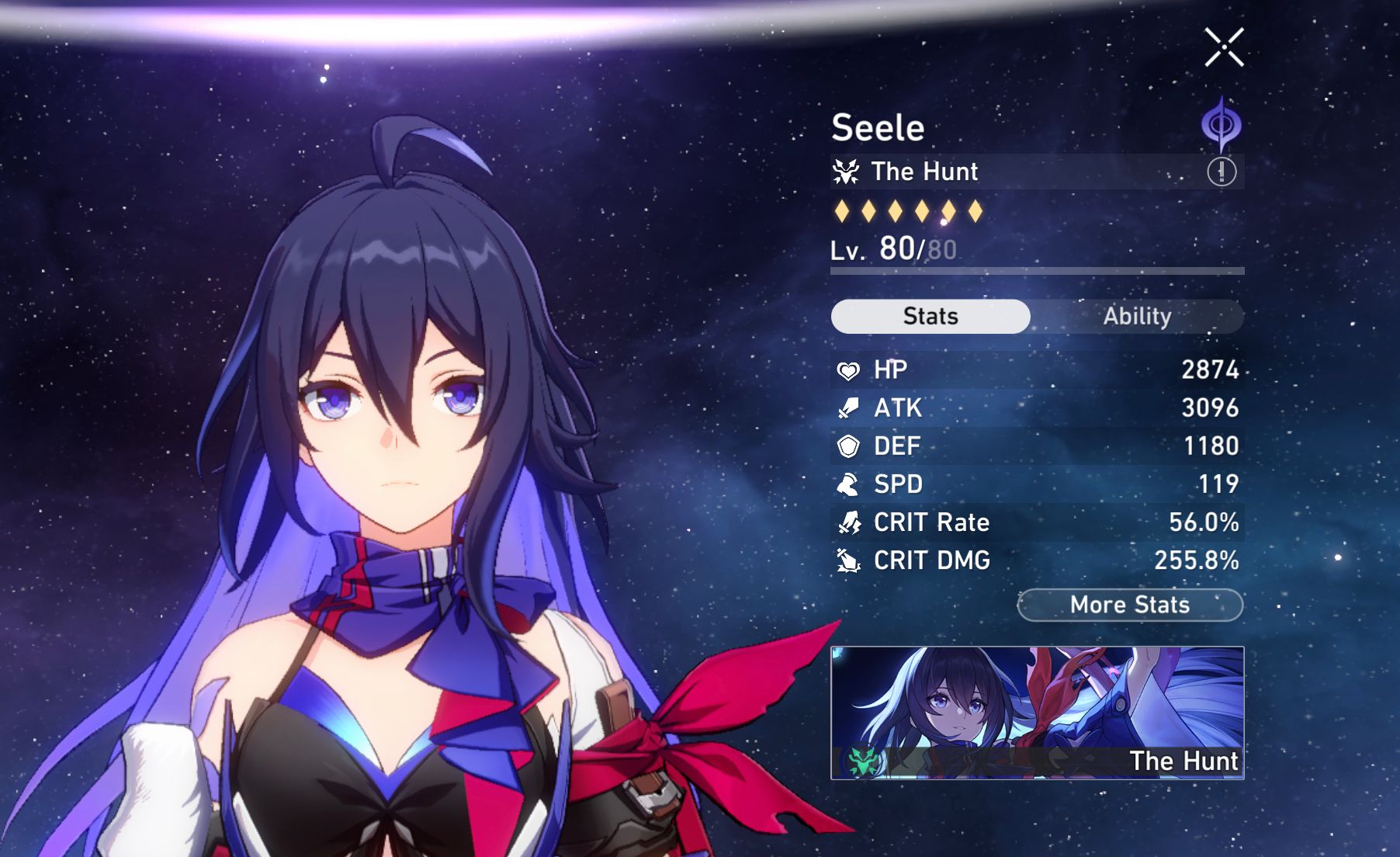The width and height of the screenshot is (1400, 857).
Task: Click the ATK sword icon
Action: pos(851,408)
